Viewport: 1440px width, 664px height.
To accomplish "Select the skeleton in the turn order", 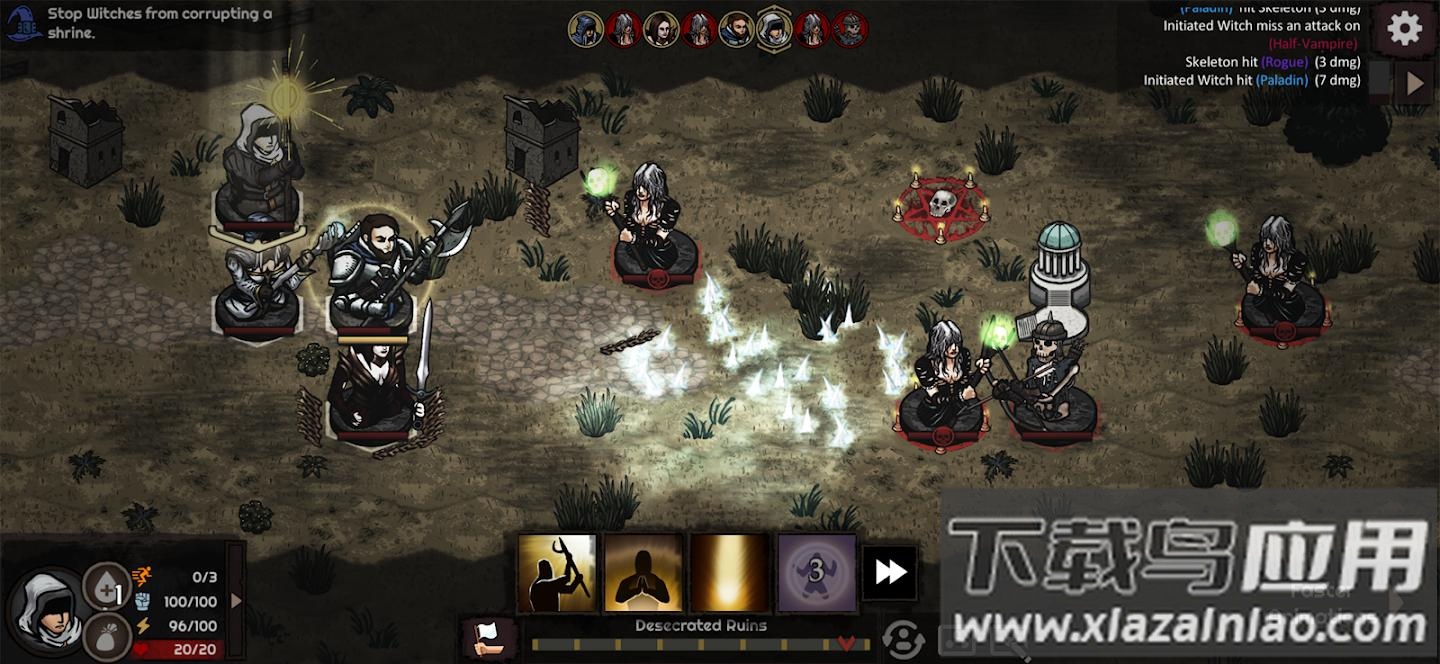I will pos(850,29).
